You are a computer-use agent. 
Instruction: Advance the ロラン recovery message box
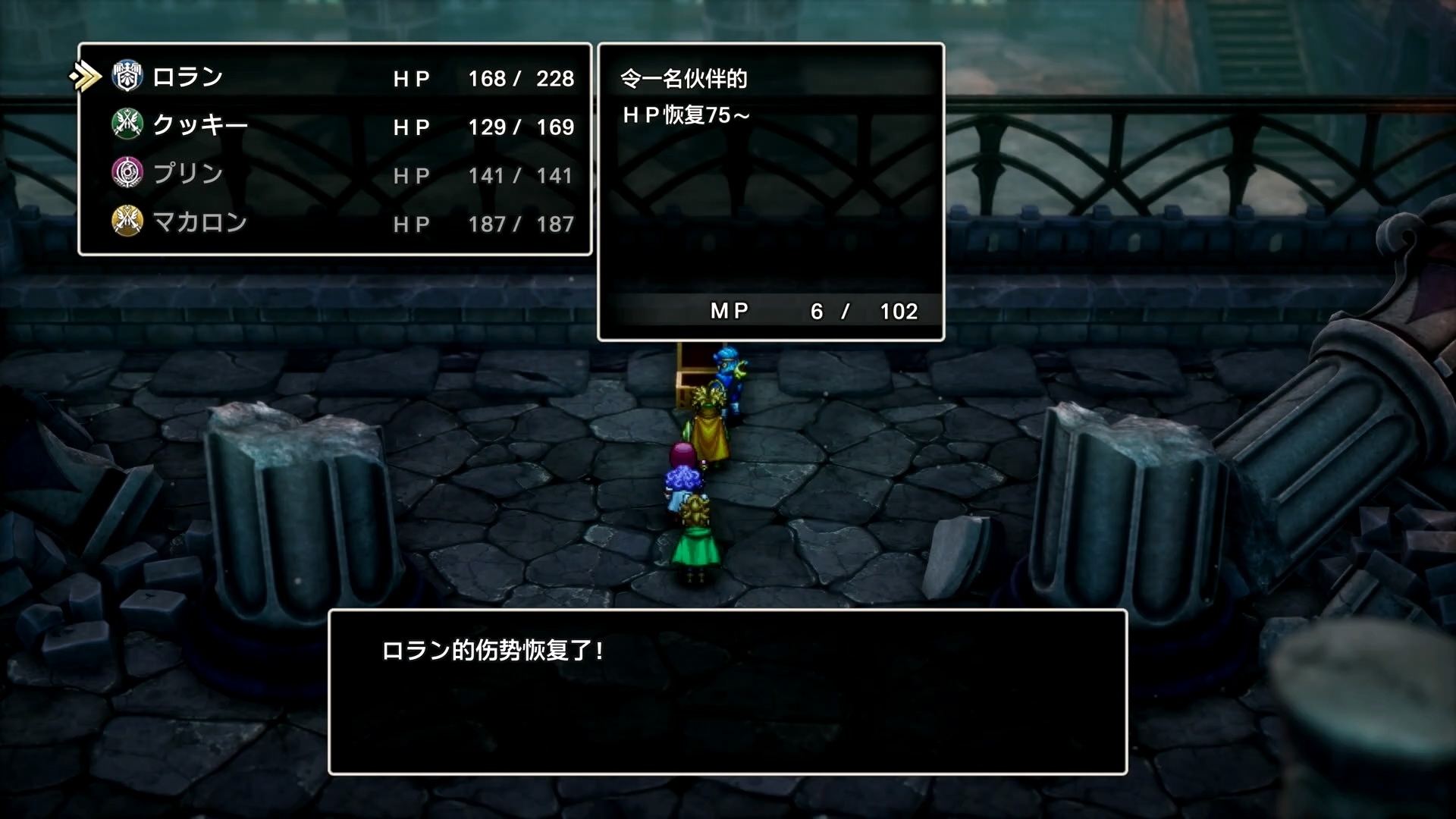pyautogui.click(x=727, y=692)
